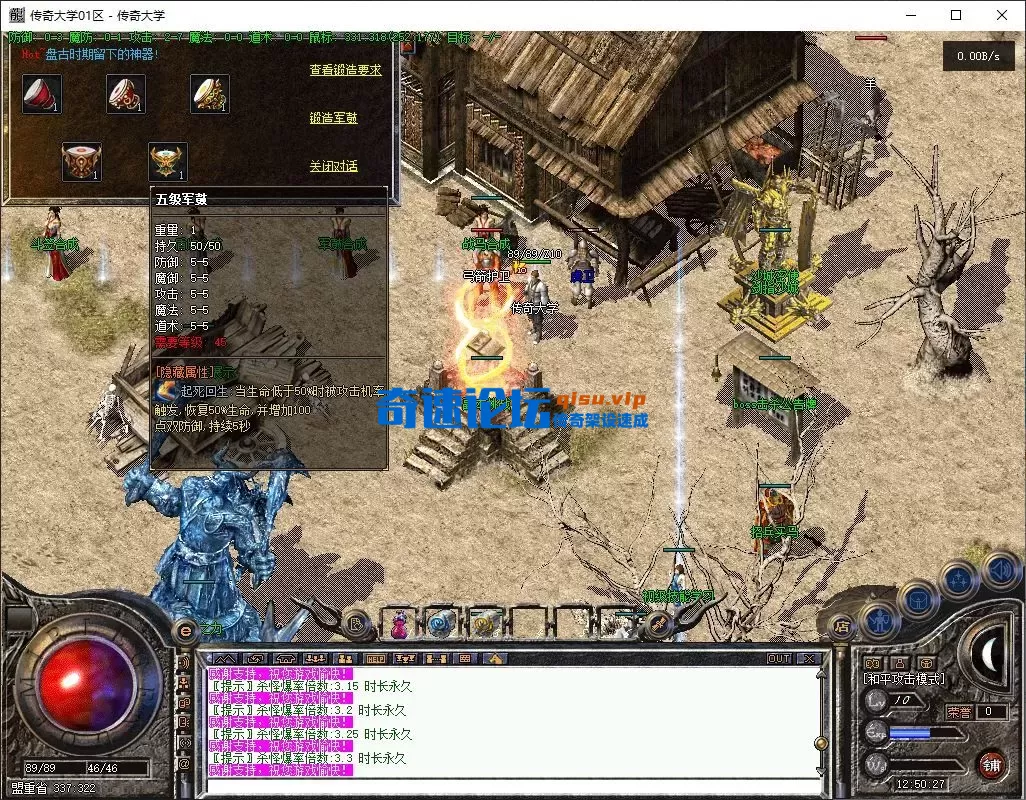Open the skills star round button

(x=959, y=579)
